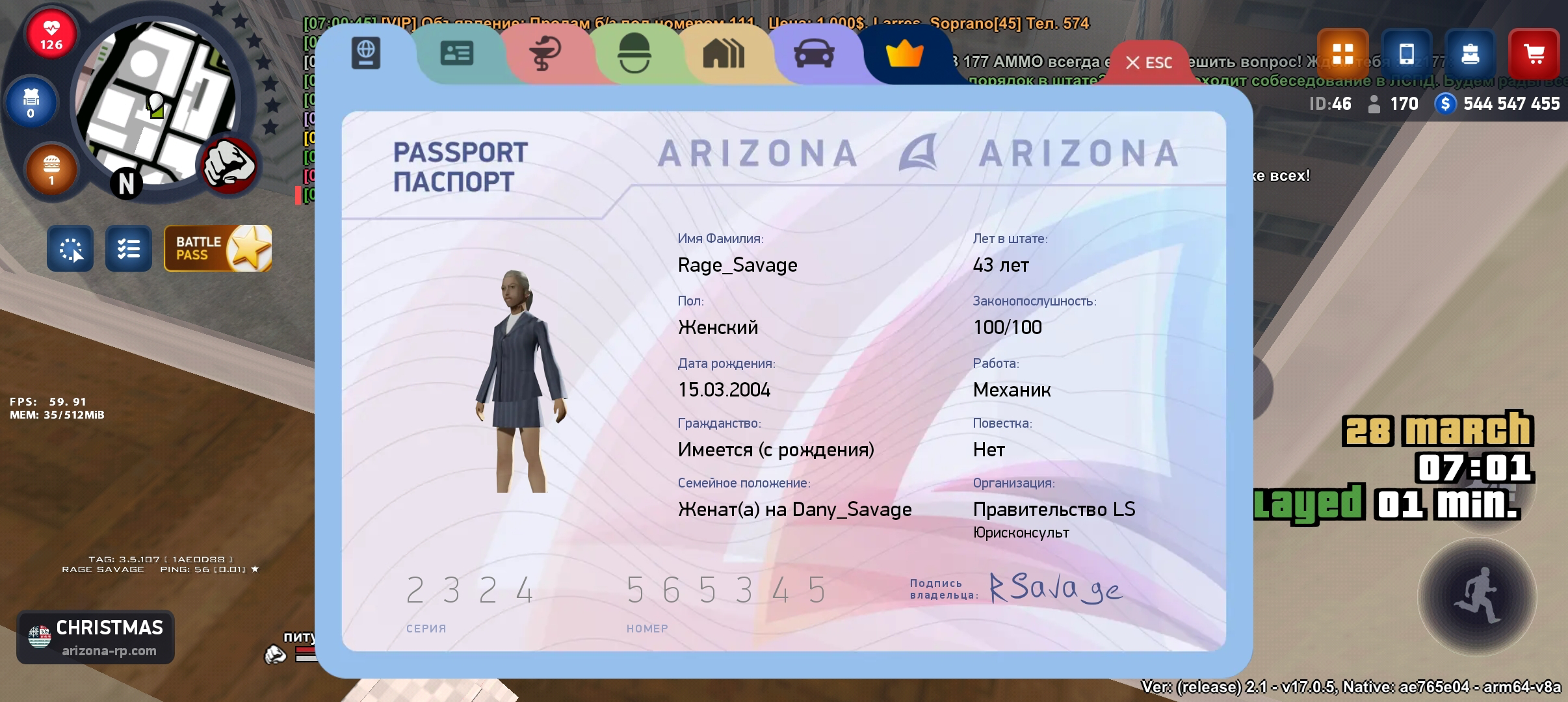This screenshot has height=702, width=1568.
Task: Open the smartphone
Action: click(x=1406, y=54)
